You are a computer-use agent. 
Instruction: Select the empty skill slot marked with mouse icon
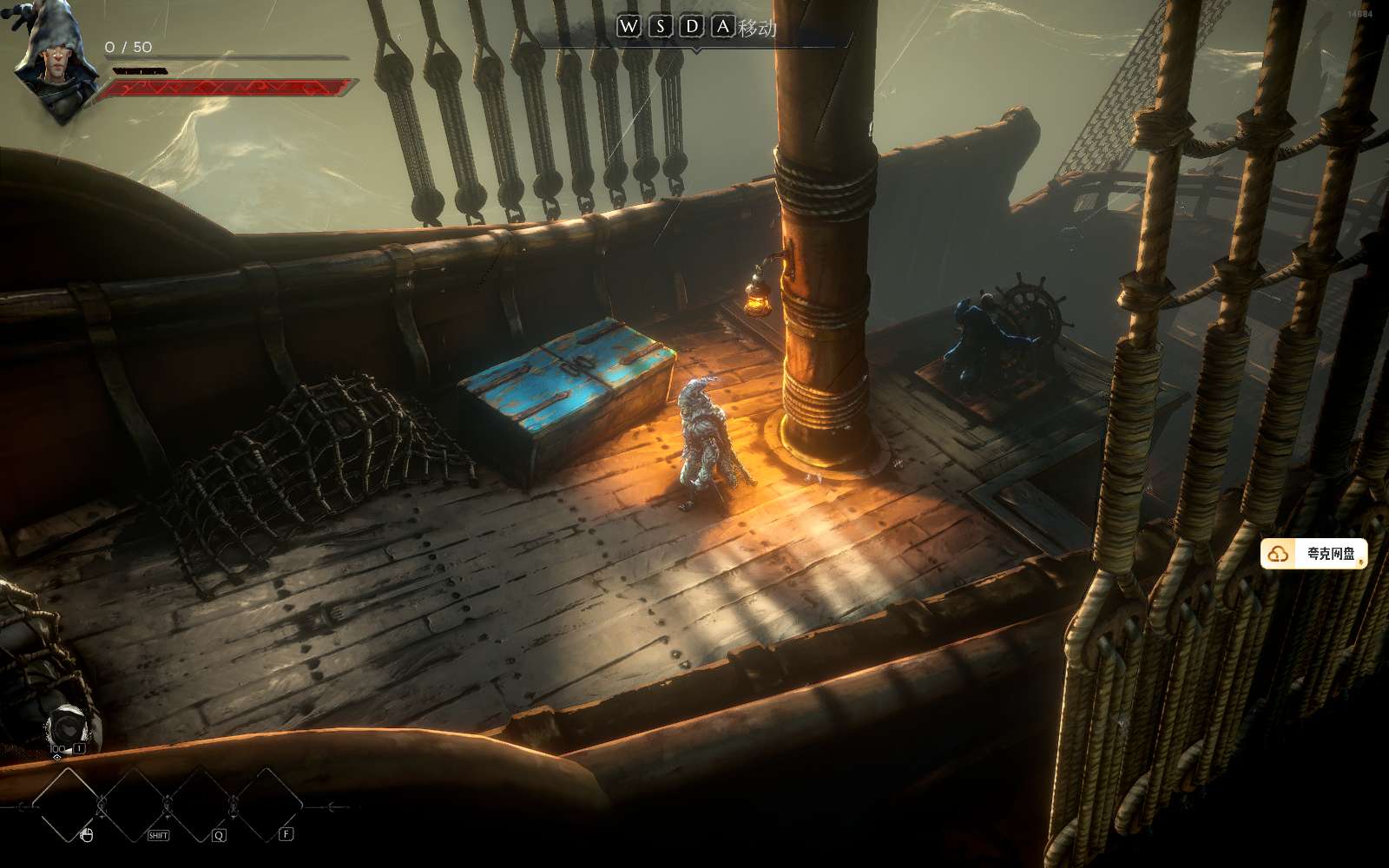pos(68,805)
